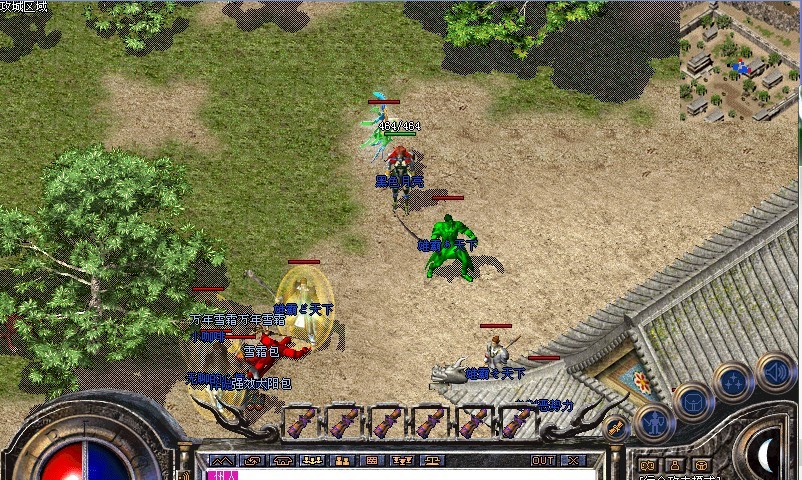Click the balance-scale button on chat toolbar
The height and width of the screenshot is (480, 802).
433,461
